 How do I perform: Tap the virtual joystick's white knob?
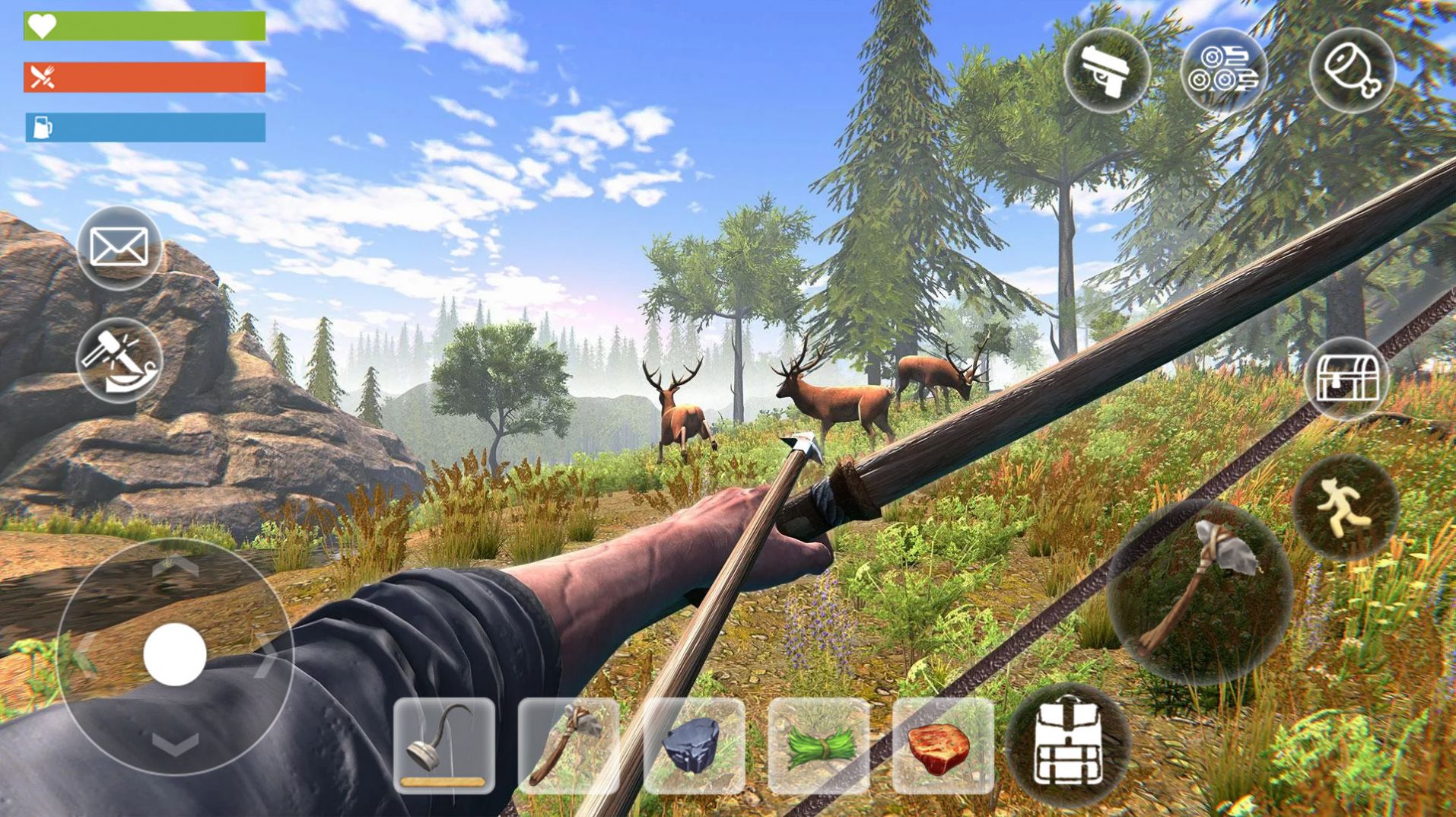coord(175,654)
